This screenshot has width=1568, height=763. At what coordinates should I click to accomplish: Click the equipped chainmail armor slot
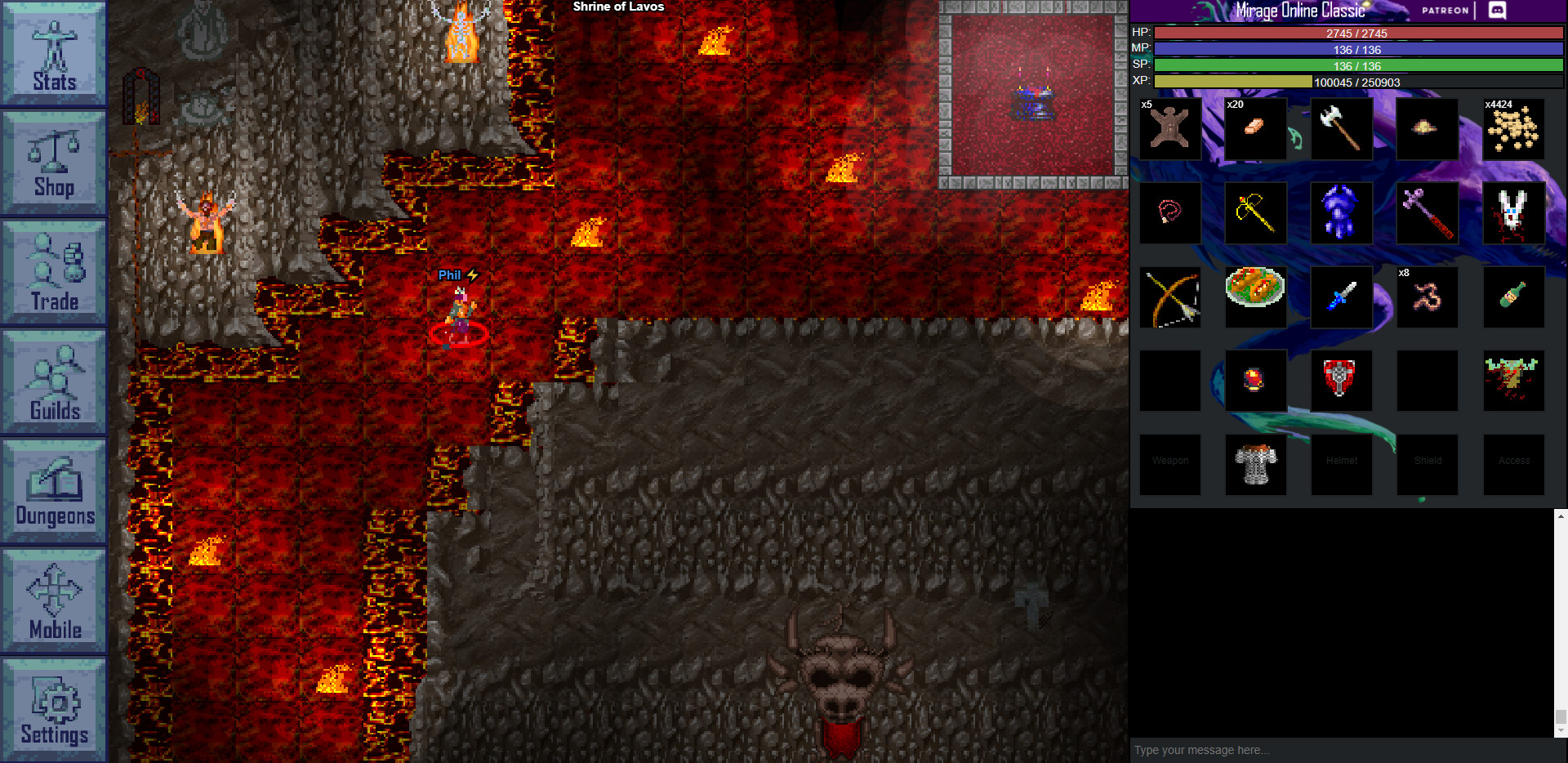coord(1255,464)
